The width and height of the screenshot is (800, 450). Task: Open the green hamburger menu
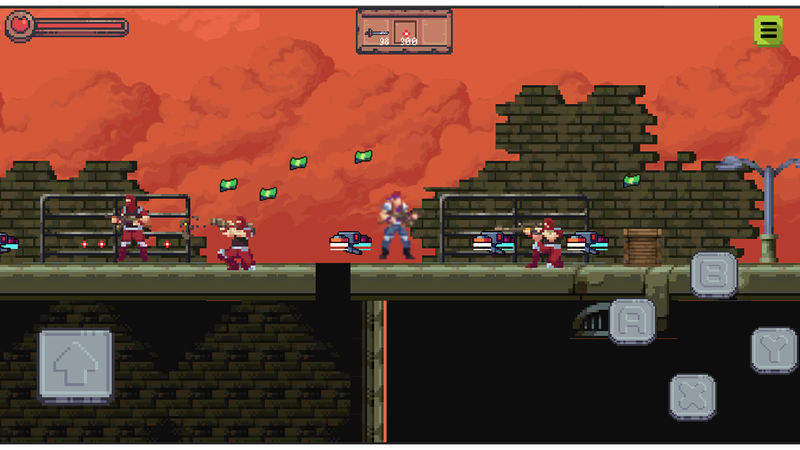click(x=768, y=31)
